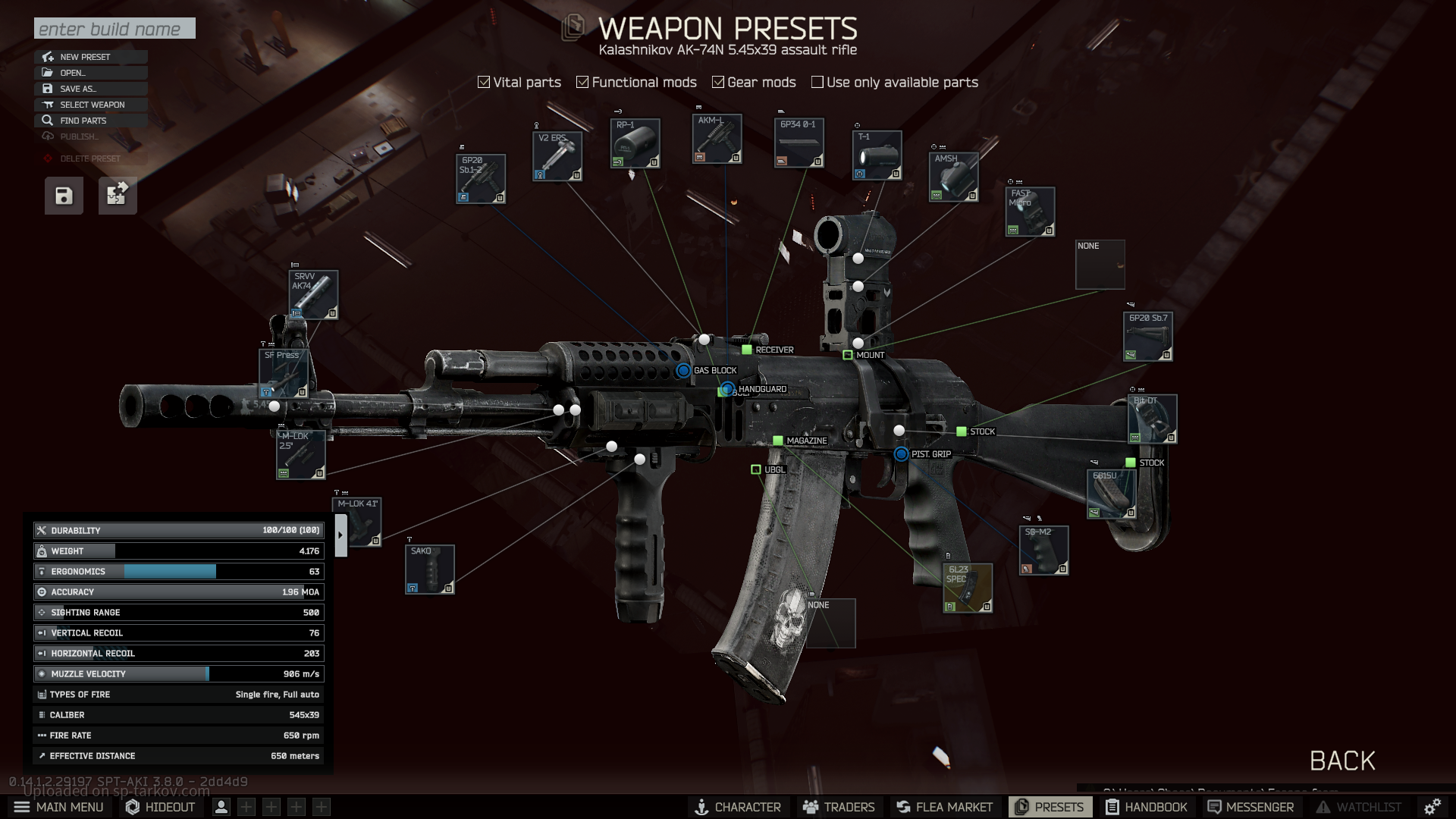Select the RP-1 charging handle slot
This screenshot has width=1456, height=819.
635,143
